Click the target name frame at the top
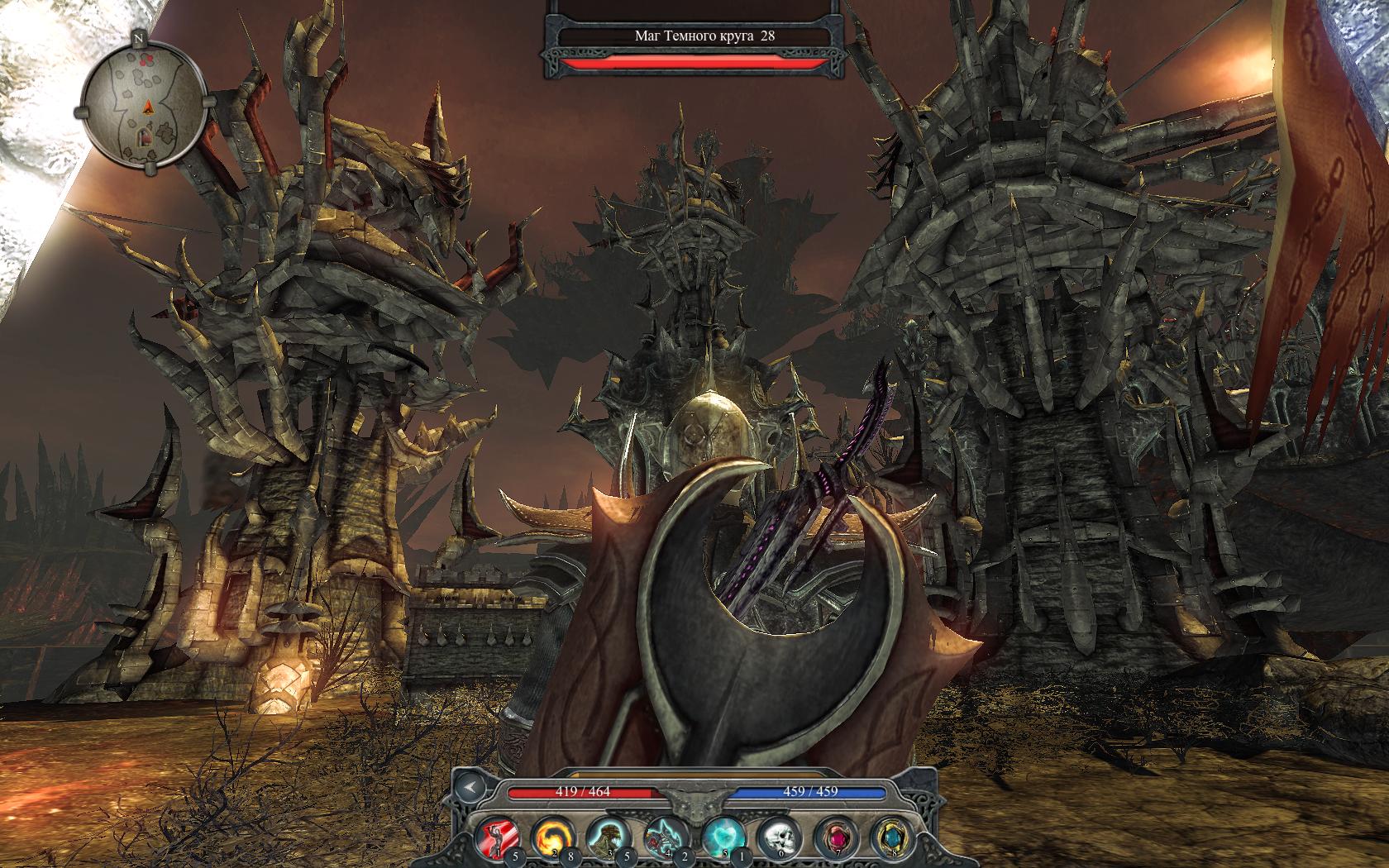The image size is (1389, 868). 693,36
